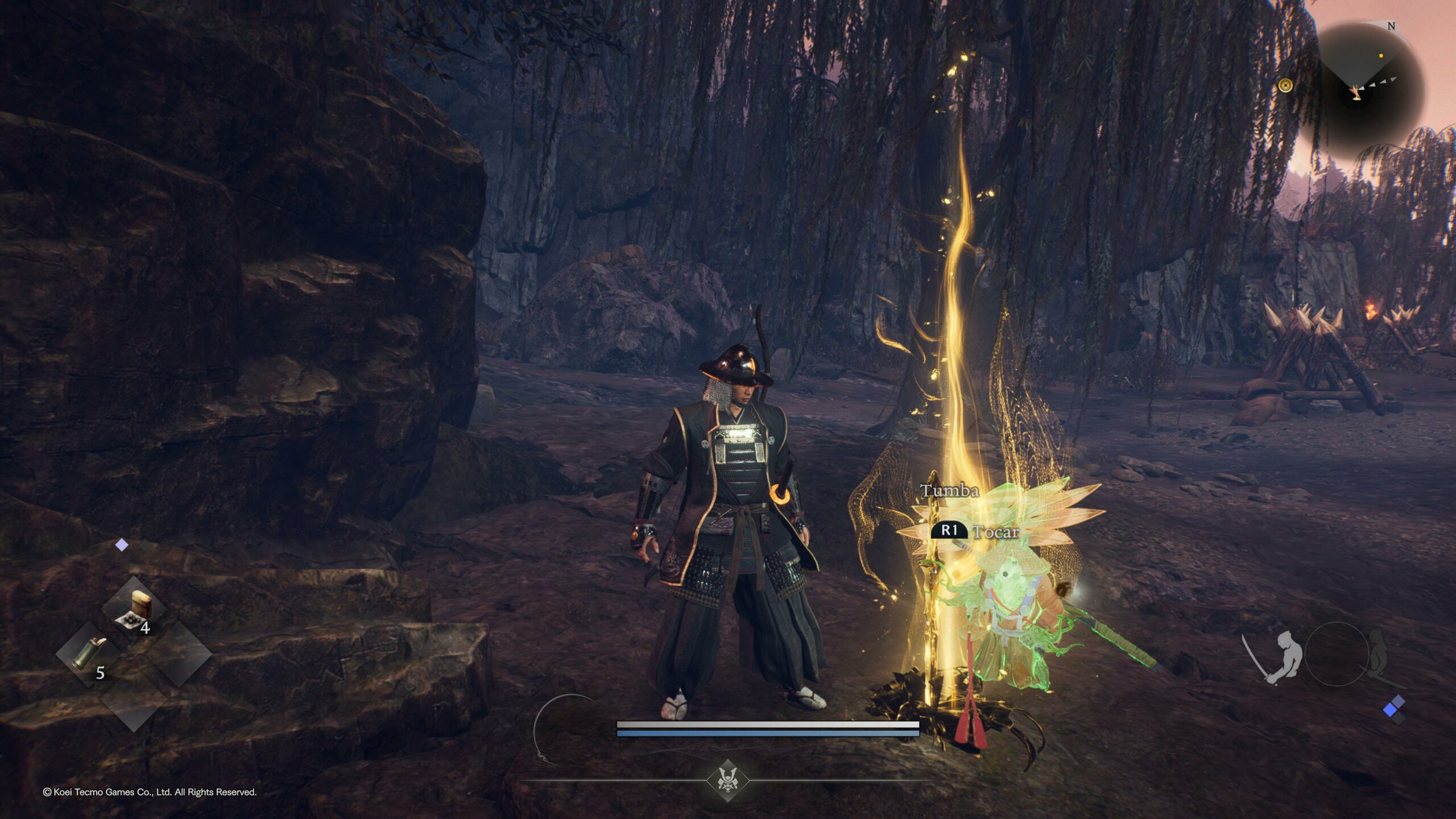The width and height of the screenshot is (1456, 819).
Task: Choose the Tocar prompt on the Tumba
Action: [x=974, y=531]
